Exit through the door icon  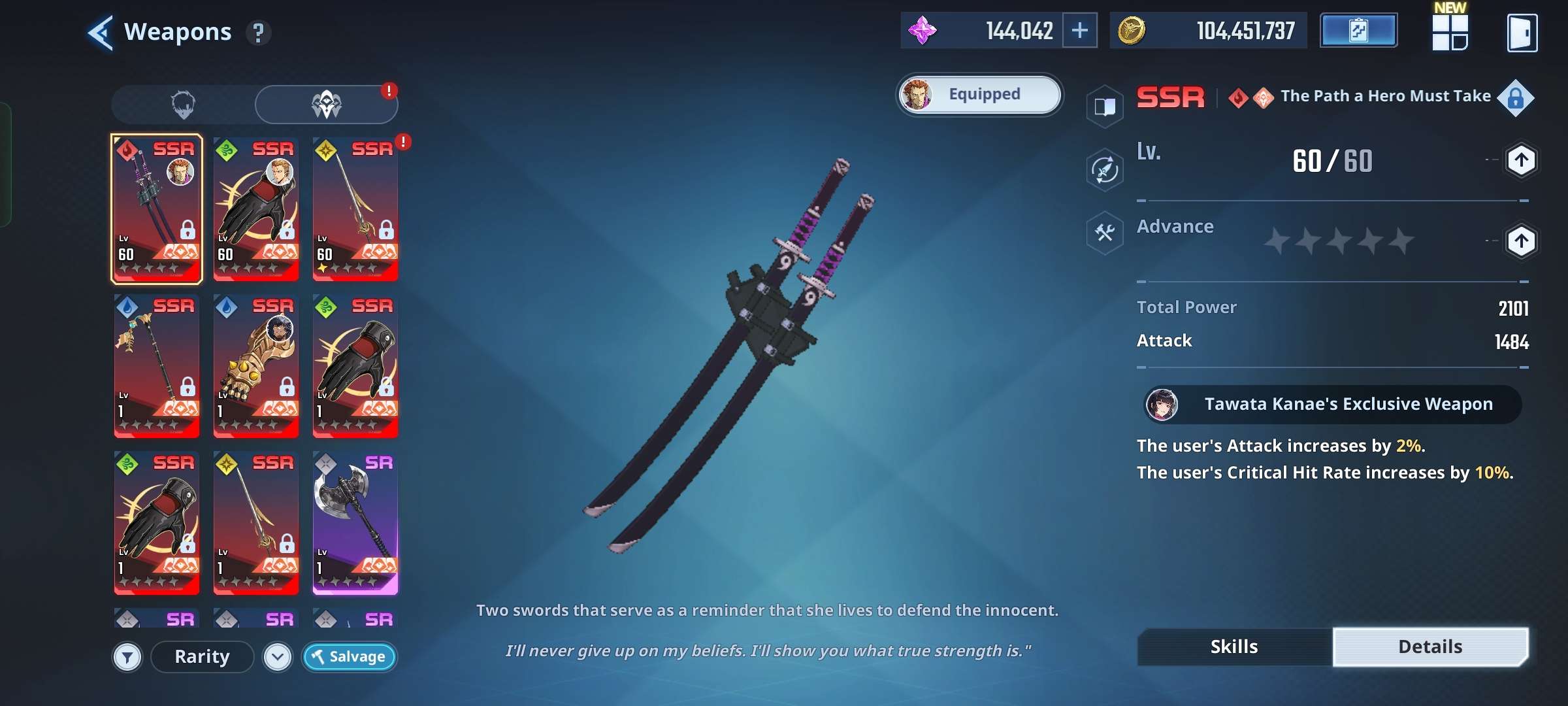(1522, 33)
